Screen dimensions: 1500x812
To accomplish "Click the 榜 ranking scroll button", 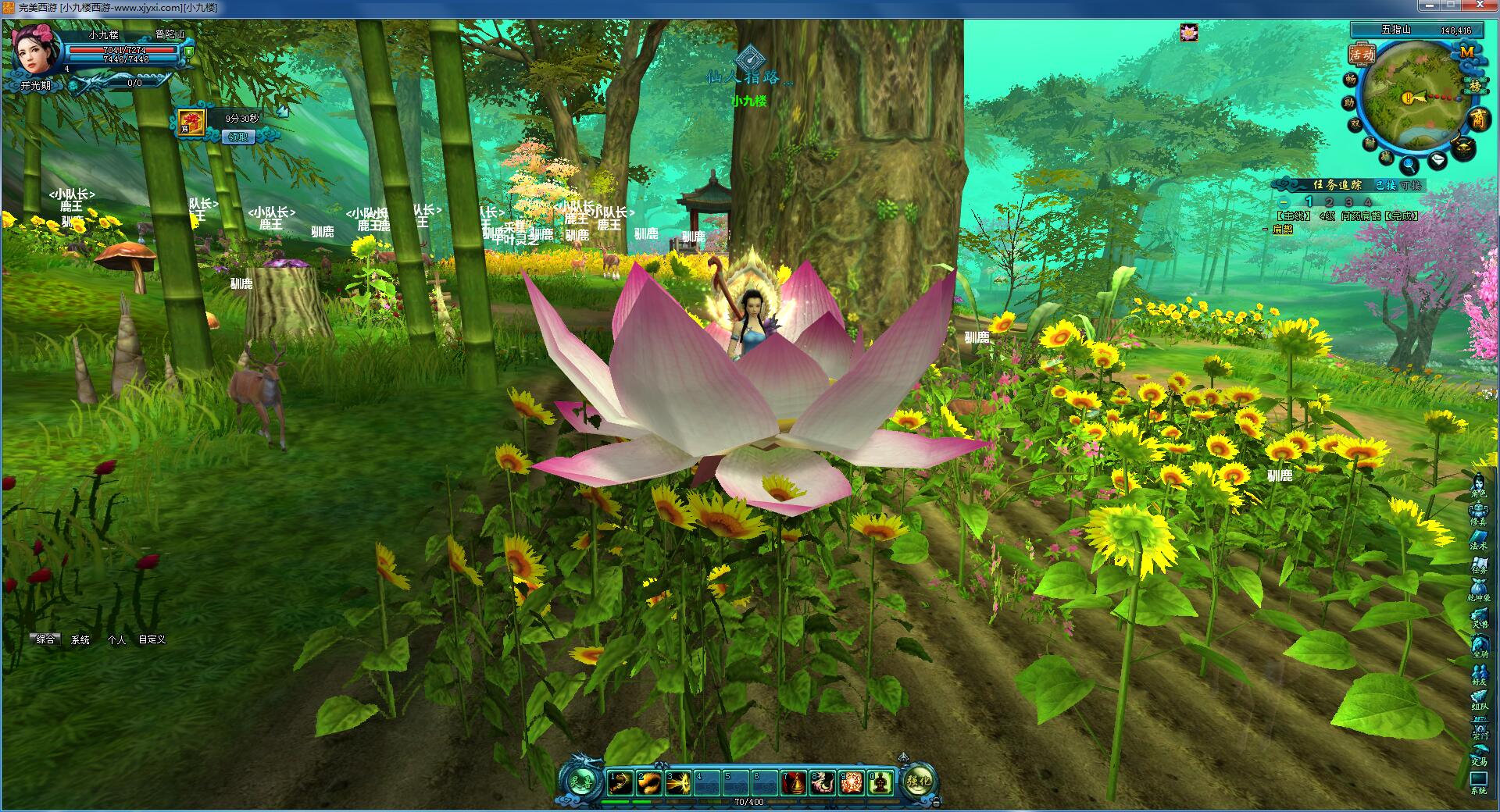I will click(1475, 85).
